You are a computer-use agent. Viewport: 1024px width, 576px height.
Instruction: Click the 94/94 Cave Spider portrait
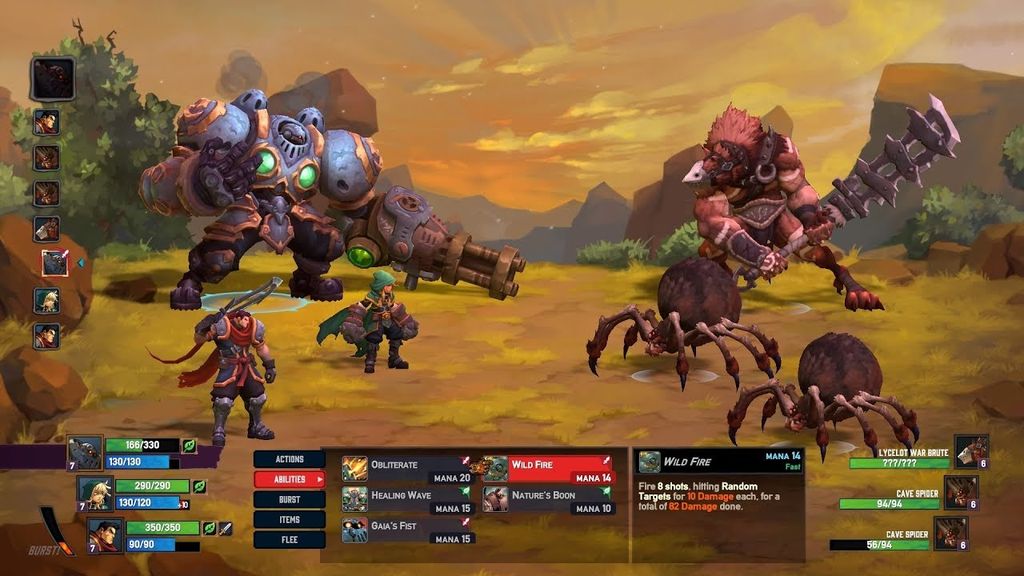point(960,492)
